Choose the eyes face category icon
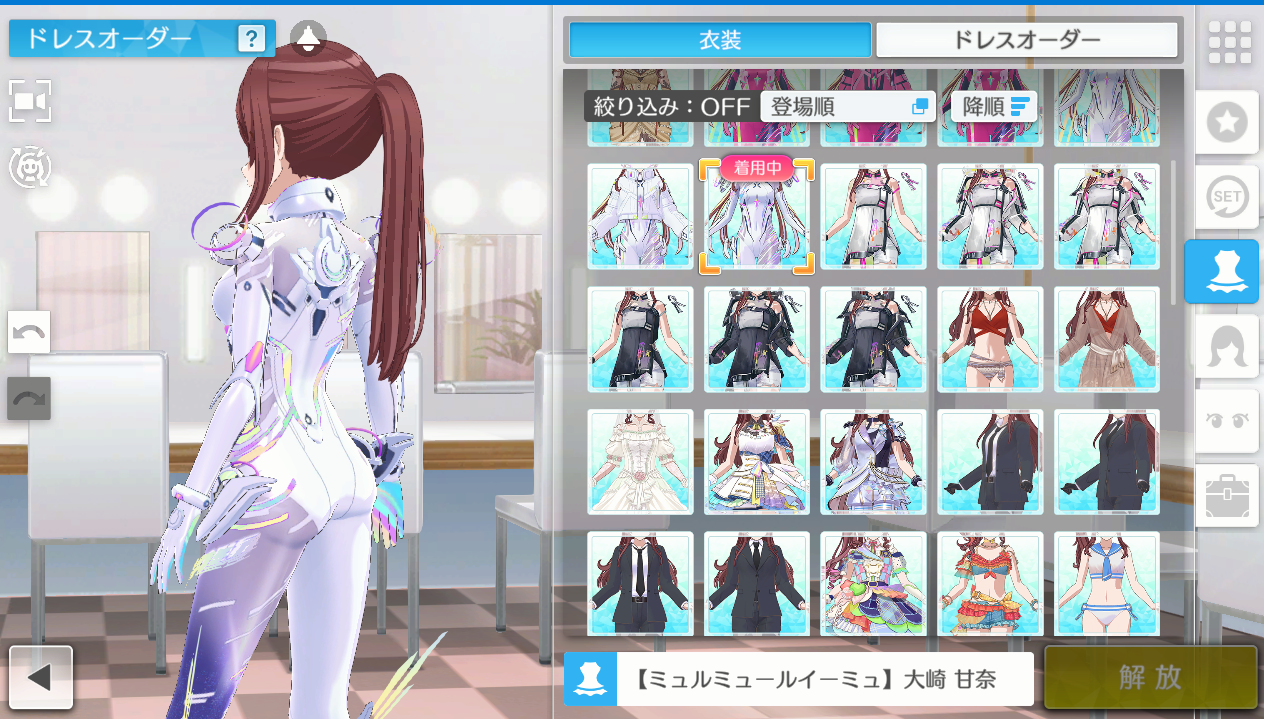The height and width of the screenshot is (719, 1264). (1227, 421)
